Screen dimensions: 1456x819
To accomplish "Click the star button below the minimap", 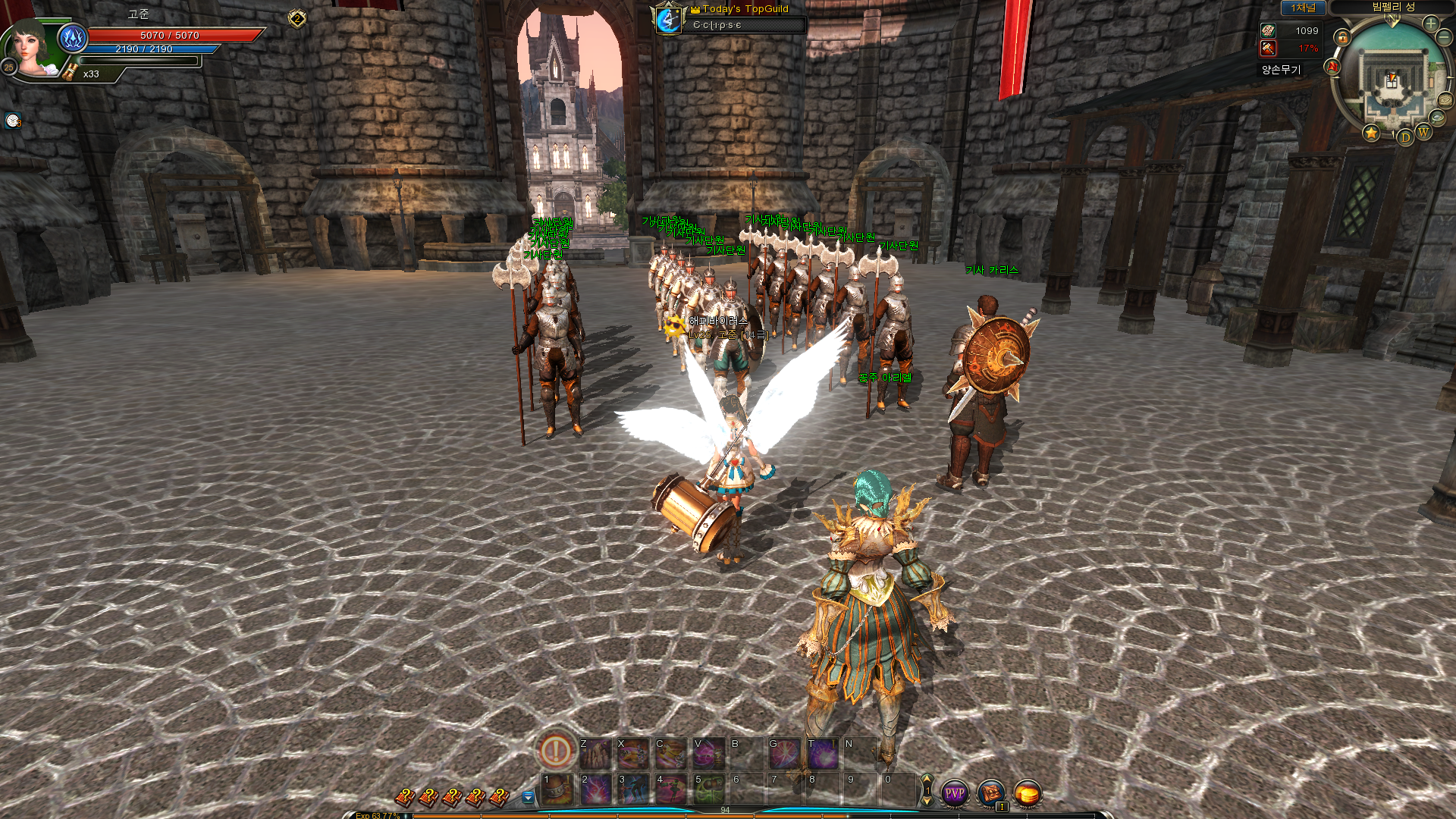I will coord(1371,133).
